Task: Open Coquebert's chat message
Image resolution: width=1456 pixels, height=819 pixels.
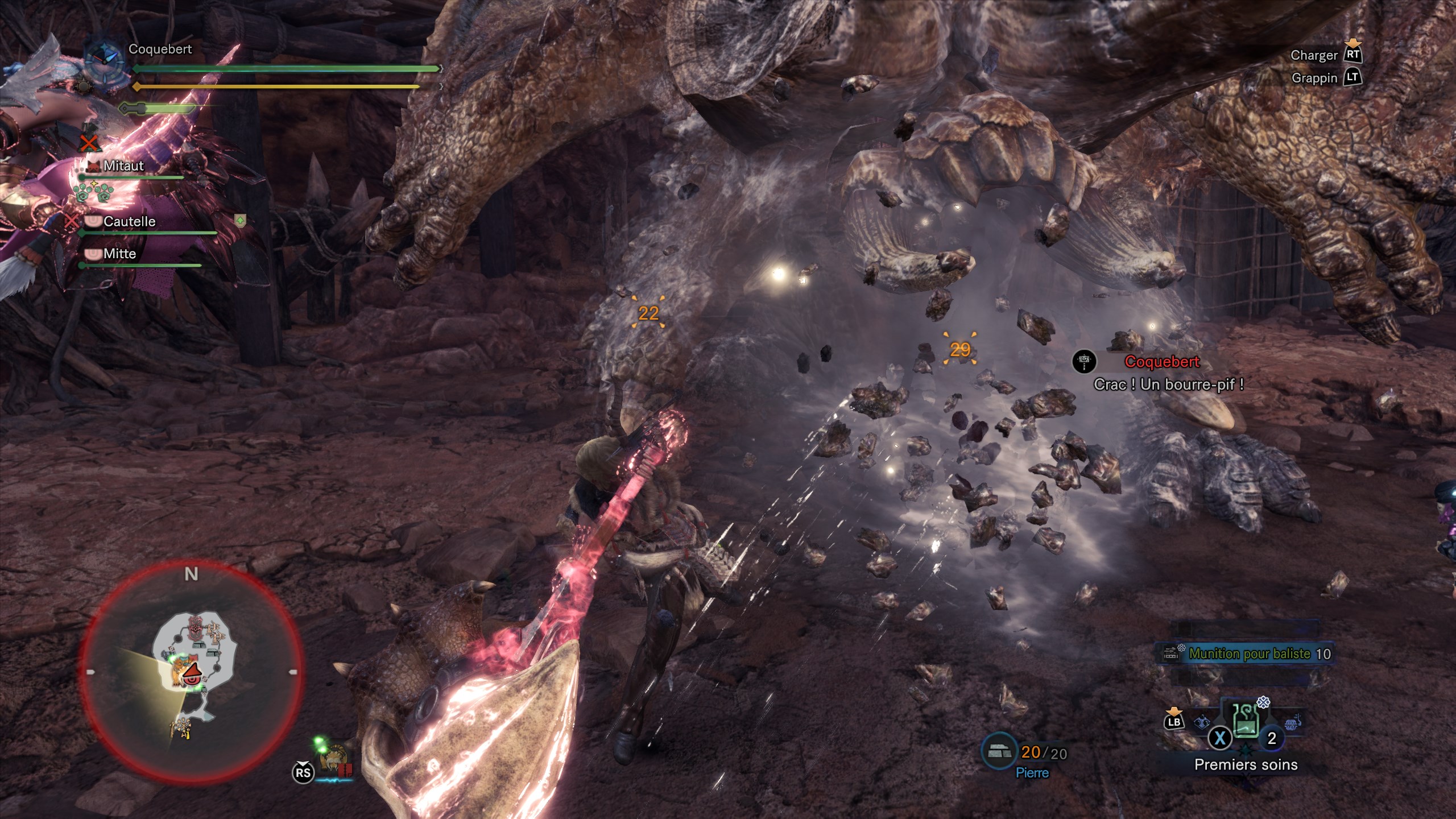Action: pyautogui.click(x=1168, y=384)
